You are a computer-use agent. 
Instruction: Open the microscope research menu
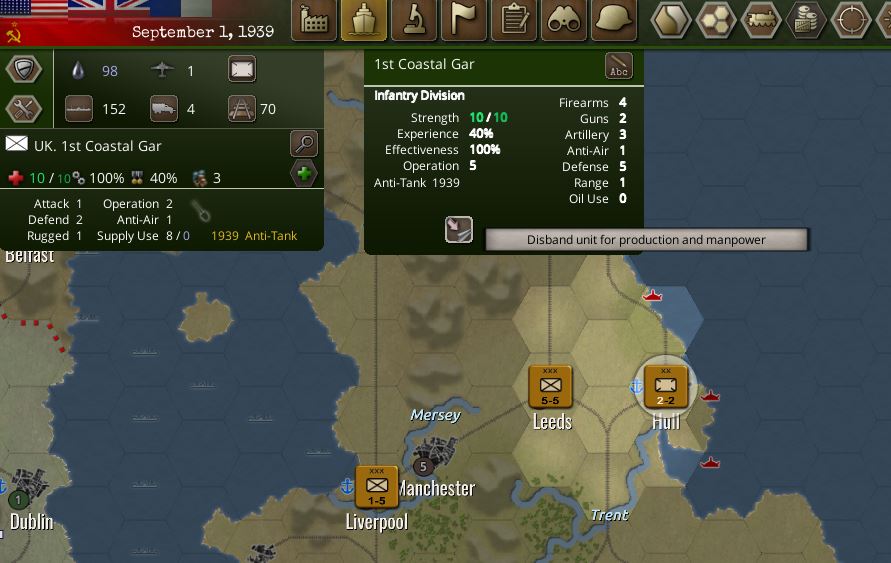[x=414, y=20]
